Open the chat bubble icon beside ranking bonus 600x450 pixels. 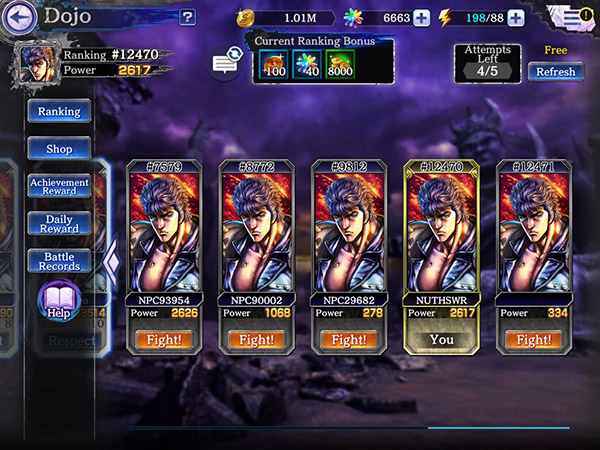click(227, 63)
